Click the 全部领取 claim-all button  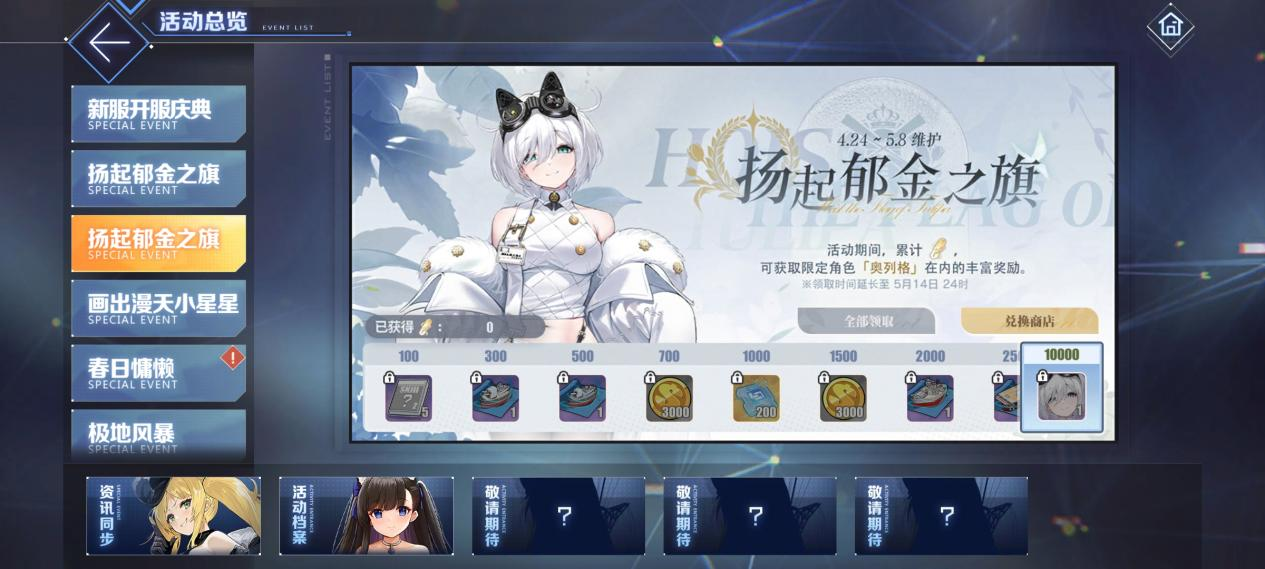click(866, 321)
